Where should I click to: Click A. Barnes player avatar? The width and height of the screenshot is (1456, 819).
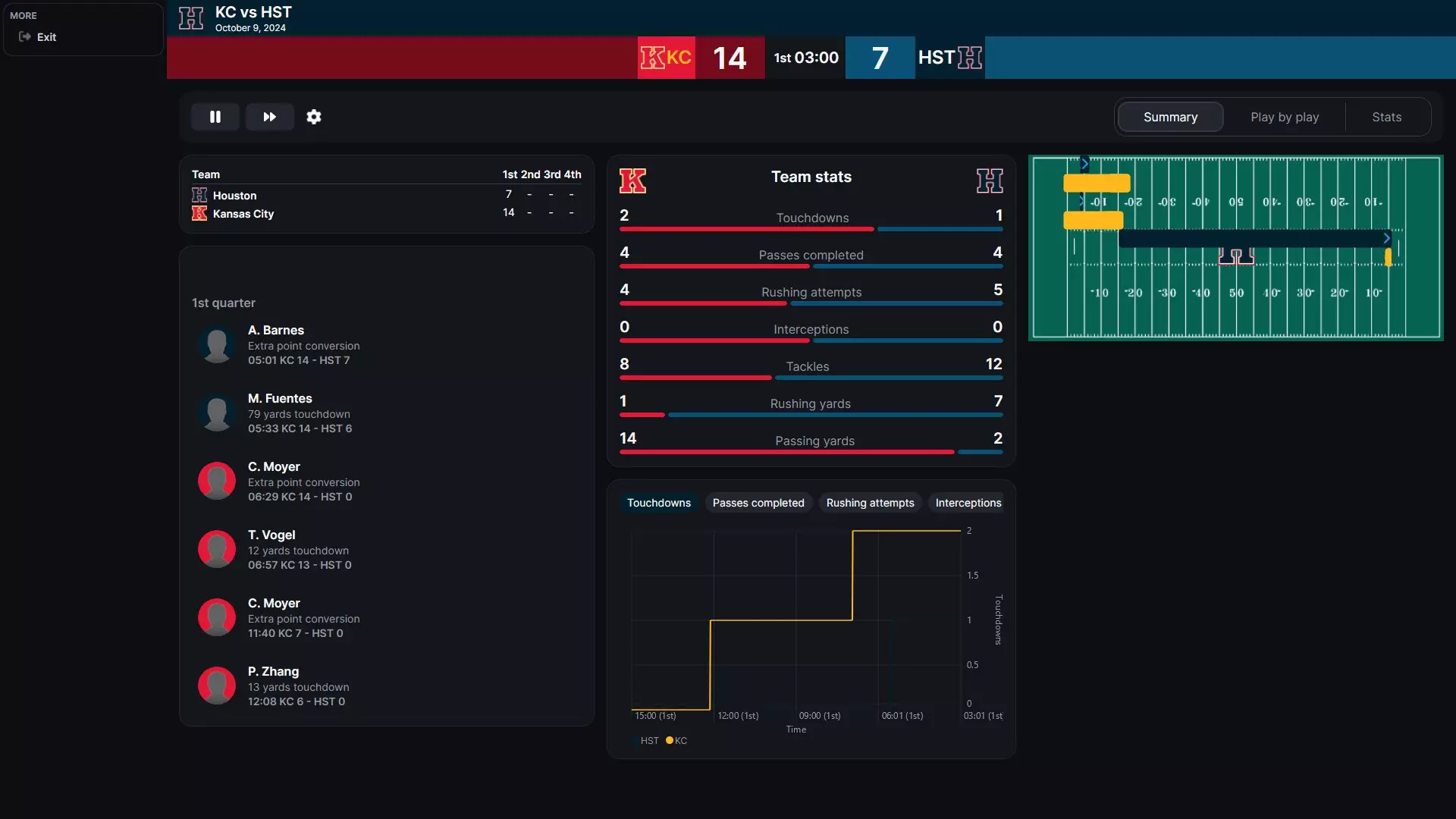click(217, 344)
